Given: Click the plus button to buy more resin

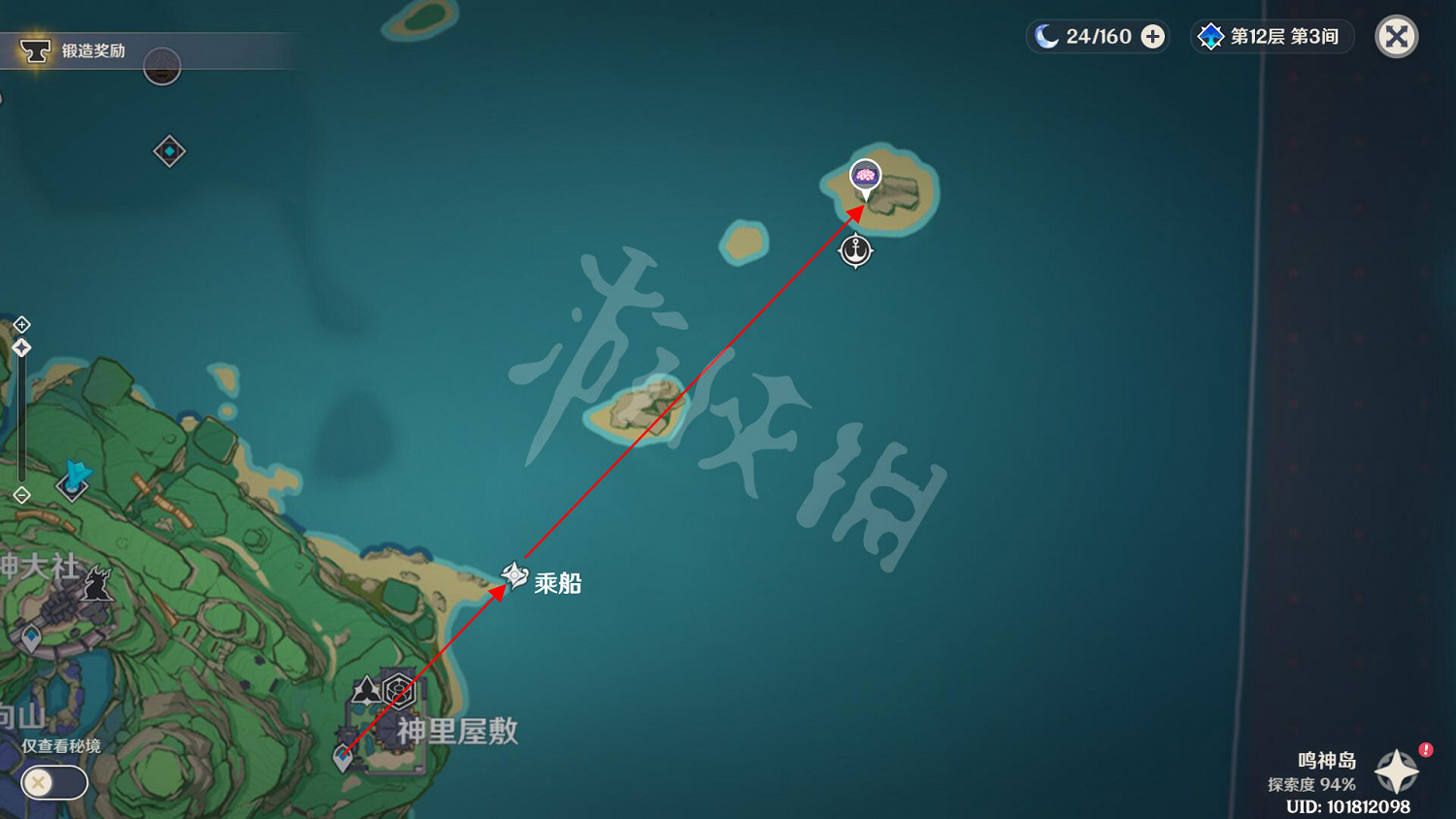Looking at the screenshot, I should (1151, 36).
